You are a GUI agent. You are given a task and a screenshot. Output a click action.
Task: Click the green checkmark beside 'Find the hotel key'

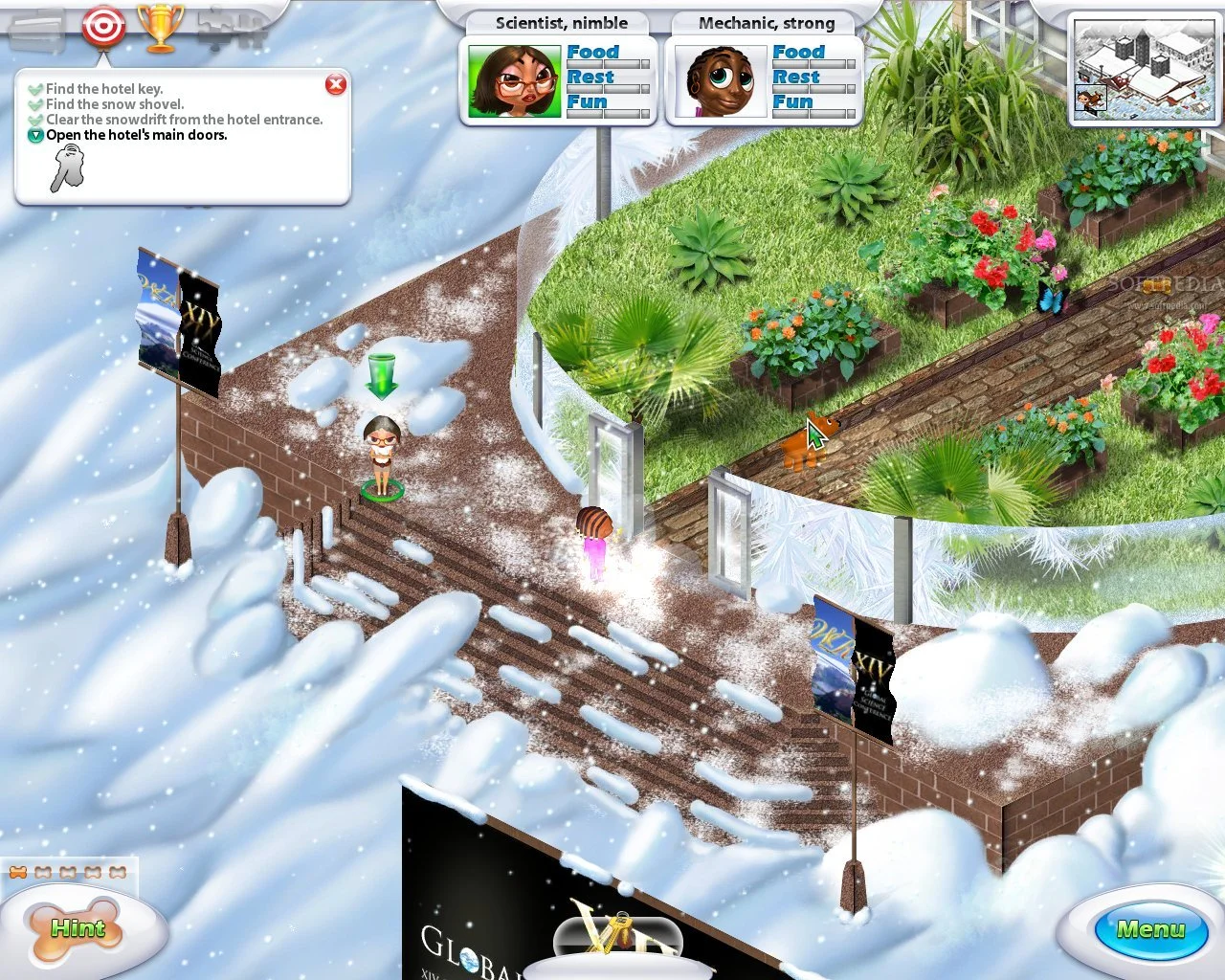(x=35, y=88)
